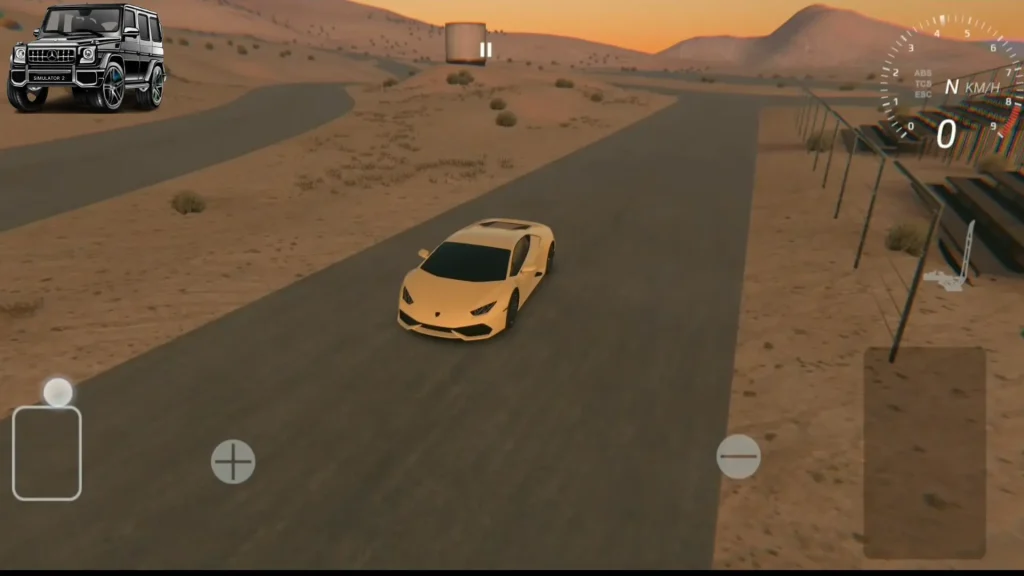
Task: Tap the large dark rectangular pedal
Action: (924, 452)
